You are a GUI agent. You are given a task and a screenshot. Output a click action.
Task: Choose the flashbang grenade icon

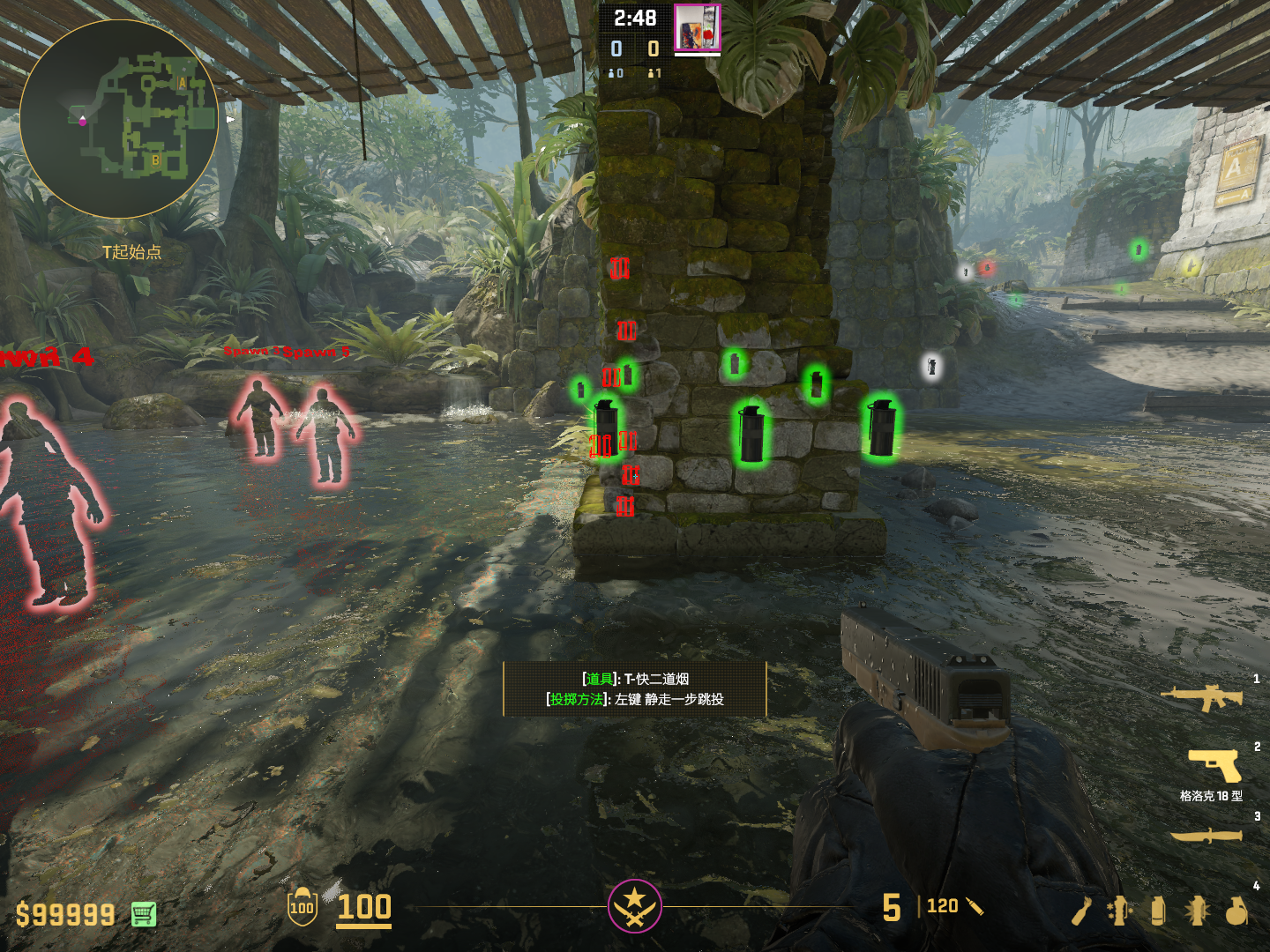click(1197, 911)
